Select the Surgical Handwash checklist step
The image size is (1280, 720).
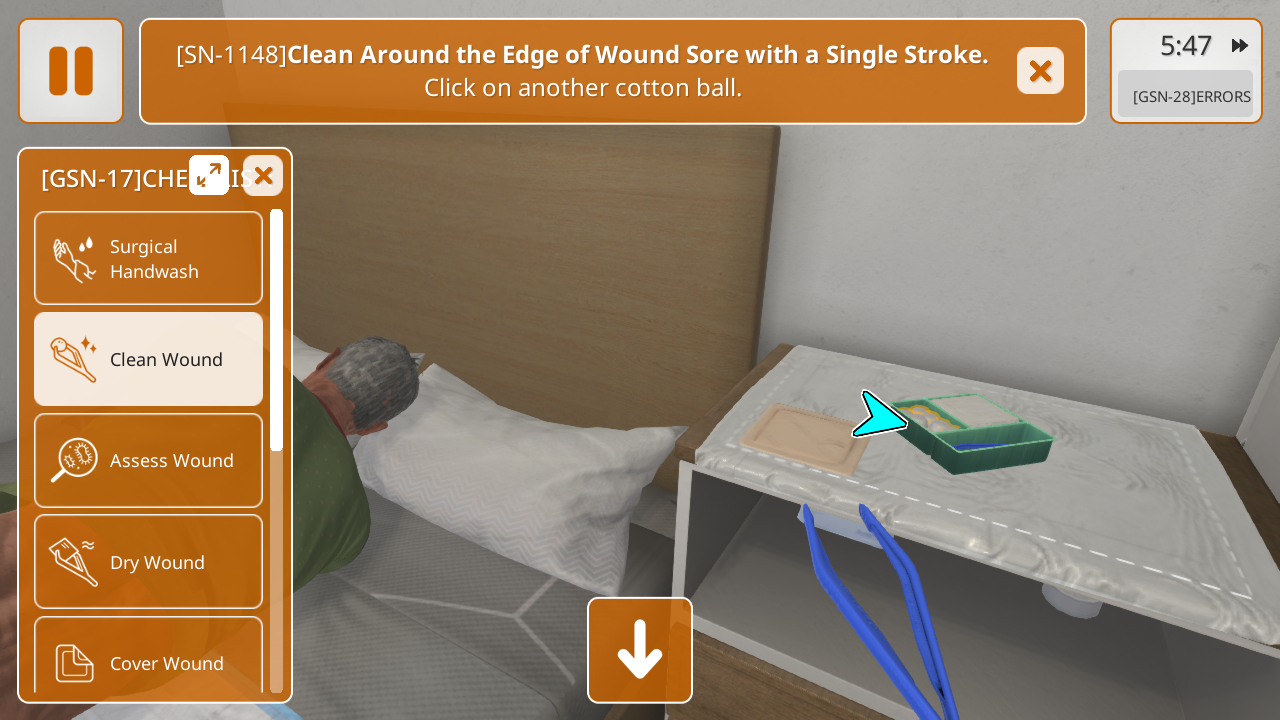click(x=149, y=258)
